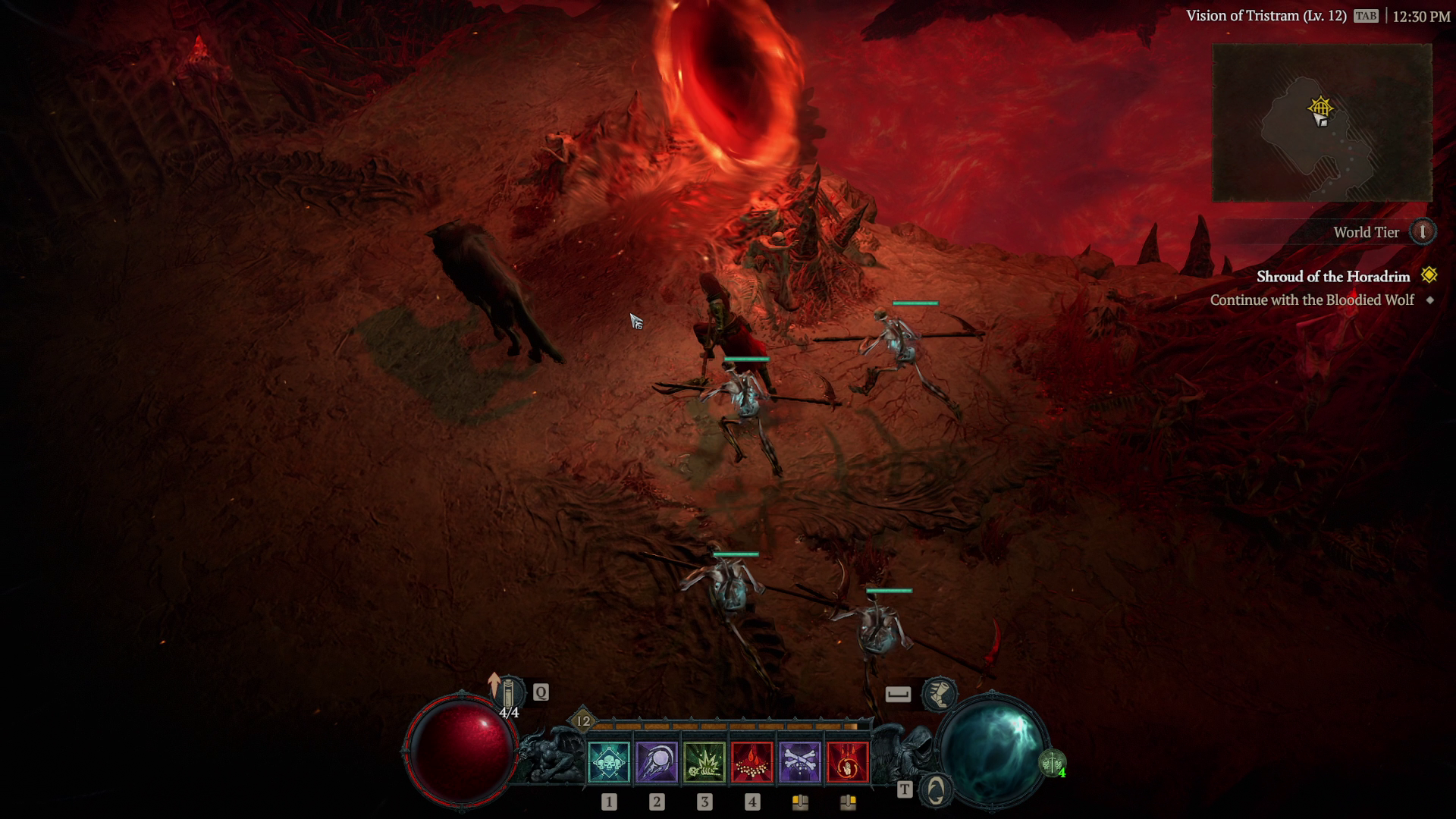Viewport: 1456px width, 819px height.
Task: Select the World Tier indicator
Action: click(x=1422, y=232)
